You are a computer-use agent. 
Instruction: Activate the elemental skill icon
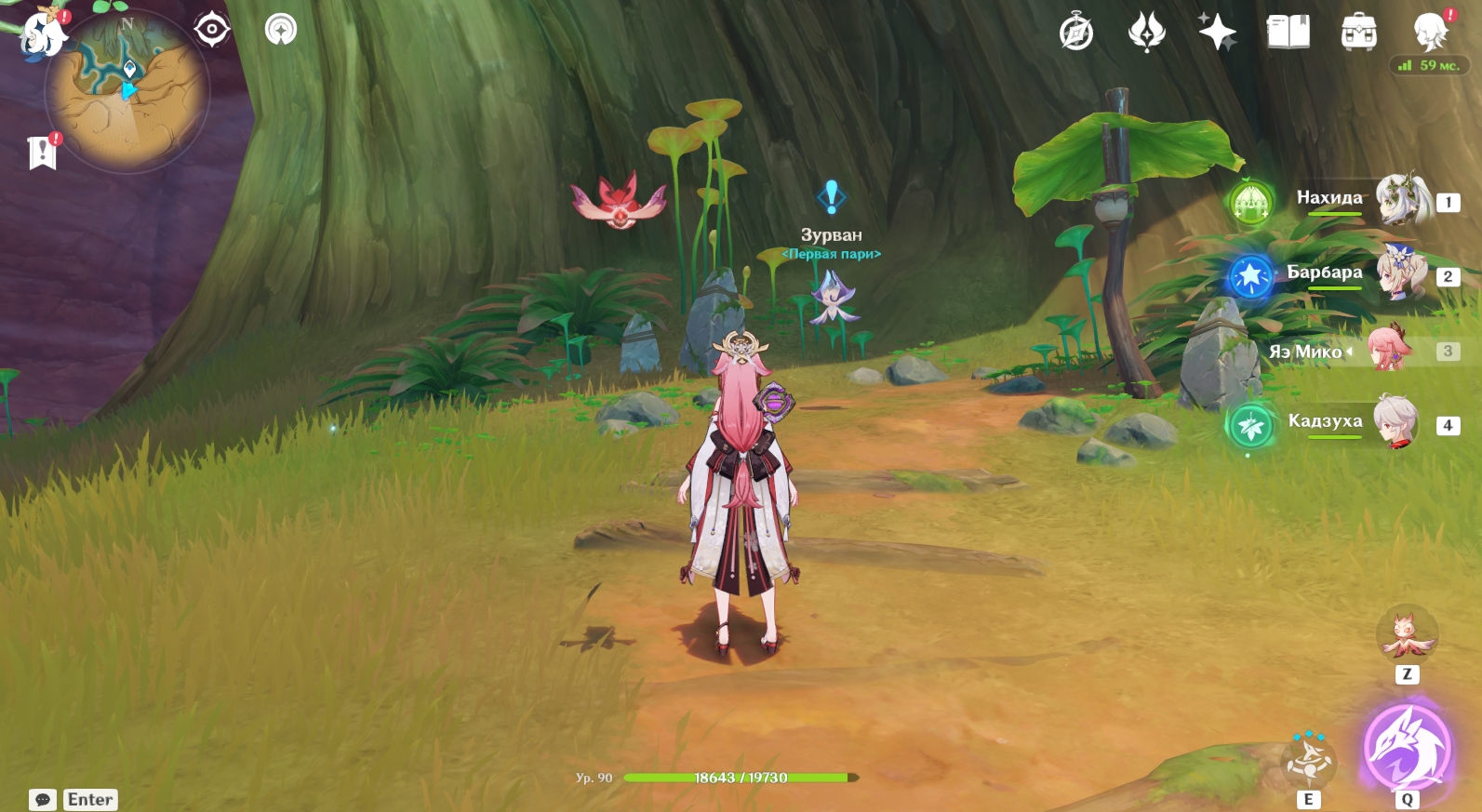(1309, 760)
